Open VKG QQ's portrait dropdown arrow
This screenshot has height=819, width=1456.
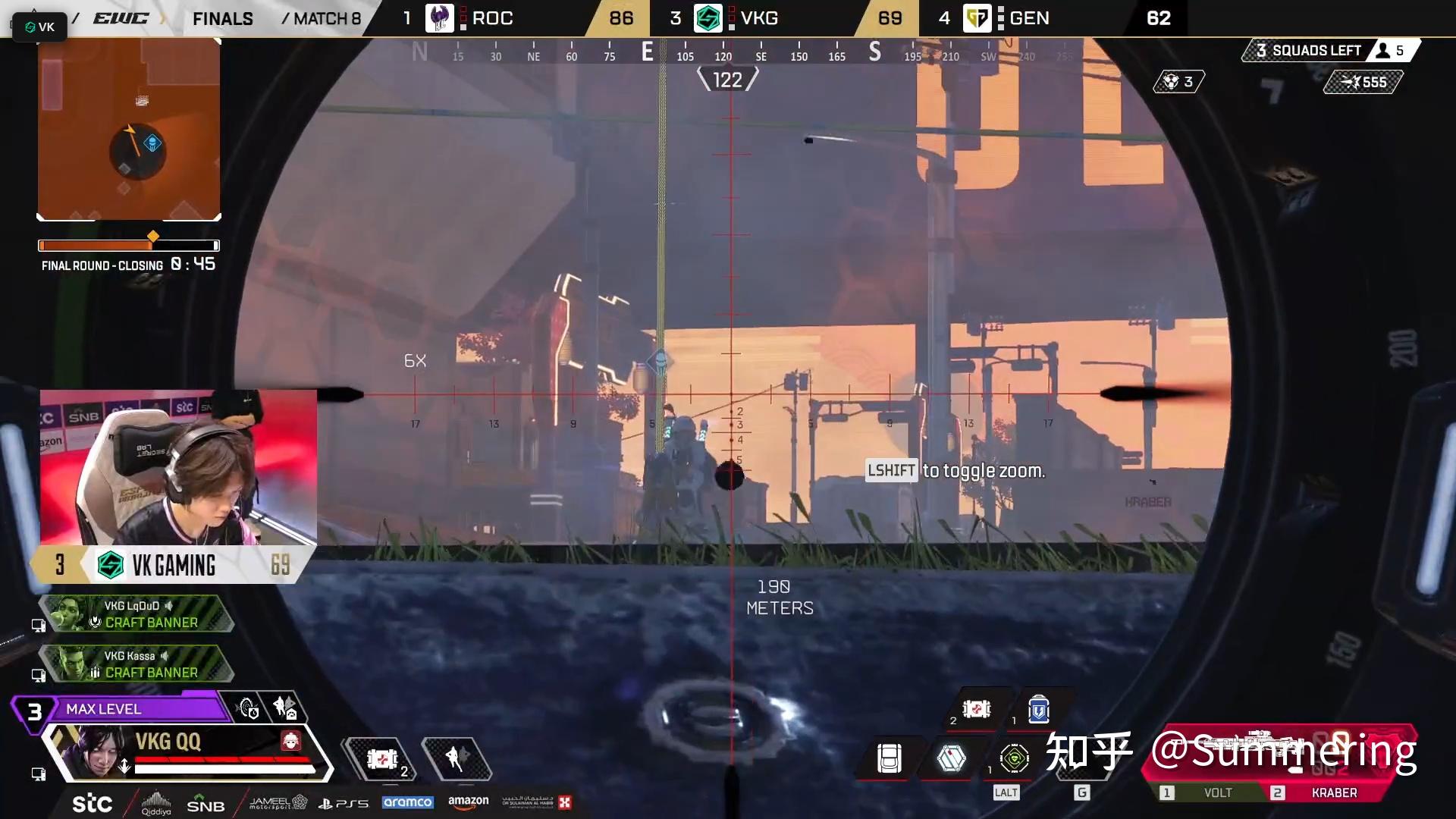tap(124, 767)
